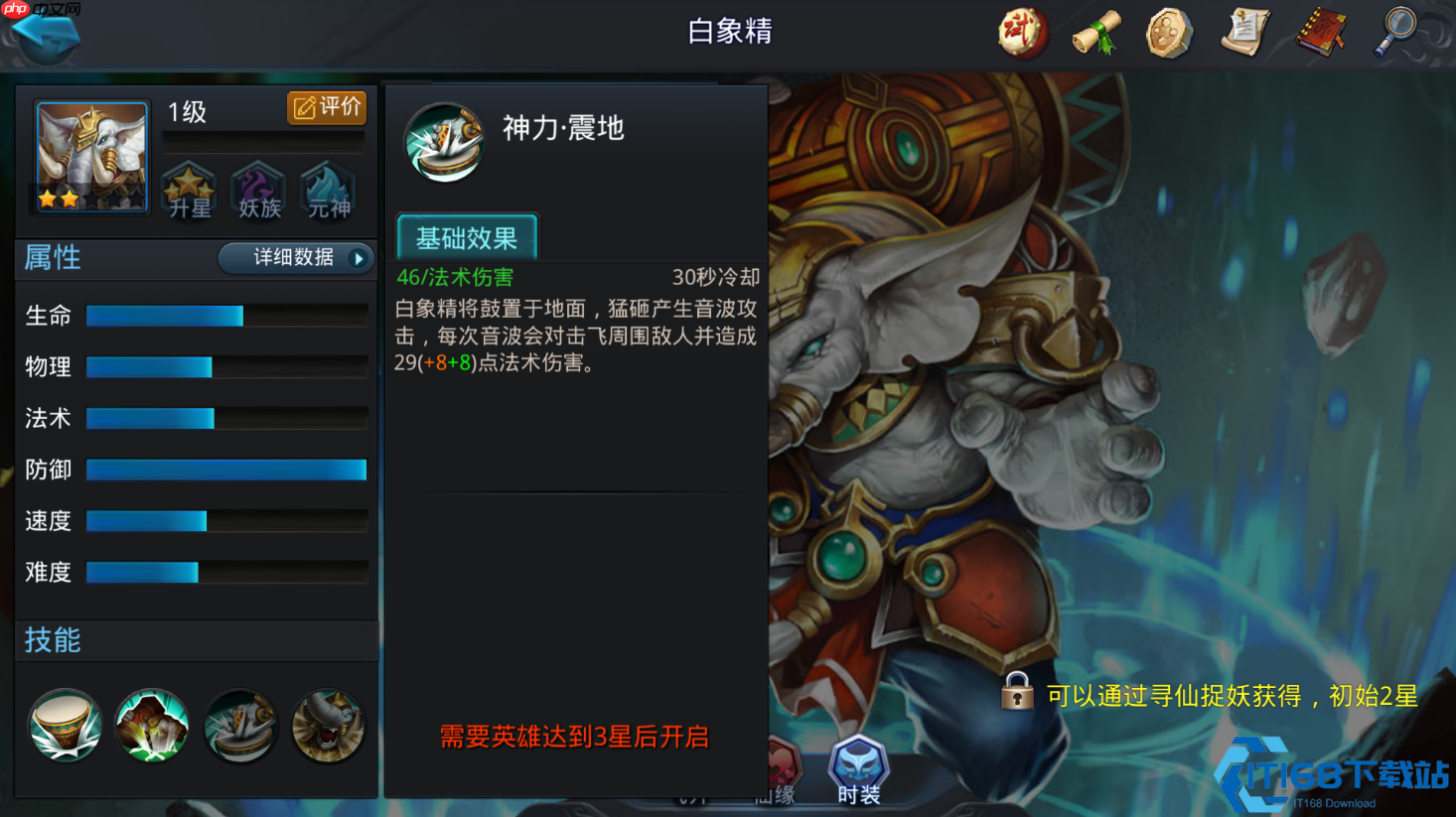Image resolution: width=1456 pixels, height=817 pixels.
Task: Click the red chess-piece trial icon
Action: (x=1021, y=31)
